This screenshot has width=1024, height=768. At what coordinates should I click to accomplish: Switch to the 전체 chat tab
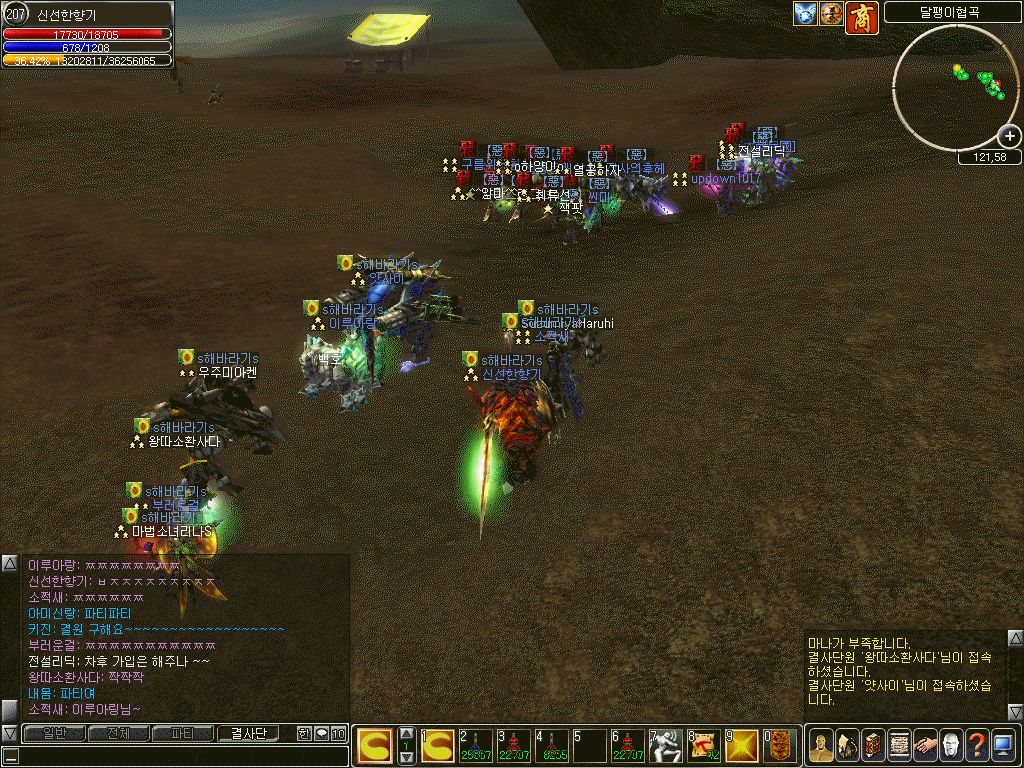118,733
